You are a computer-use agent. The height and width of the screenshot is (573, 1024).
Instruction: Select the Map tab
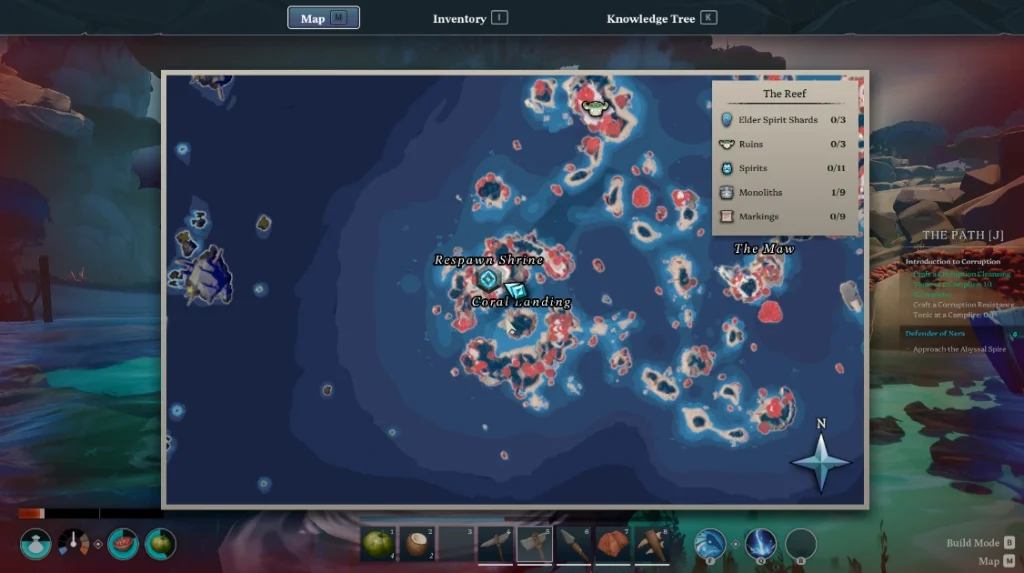(x=323, y=18)
